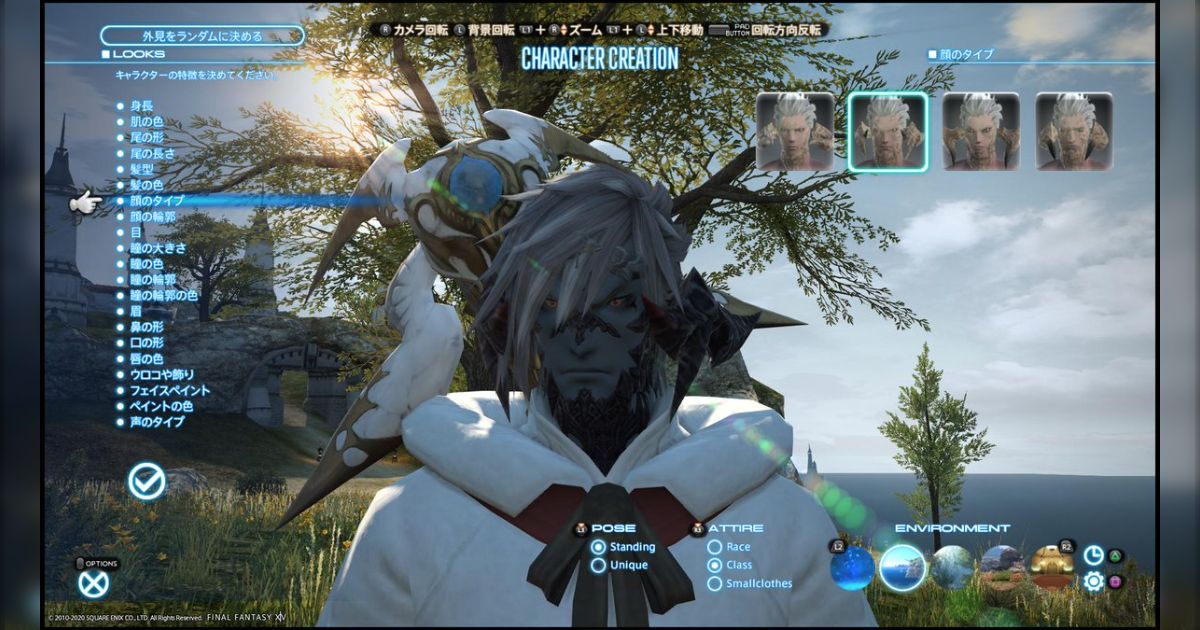Choose the fourth face type thumbnail

click(x=1074, y=131)
